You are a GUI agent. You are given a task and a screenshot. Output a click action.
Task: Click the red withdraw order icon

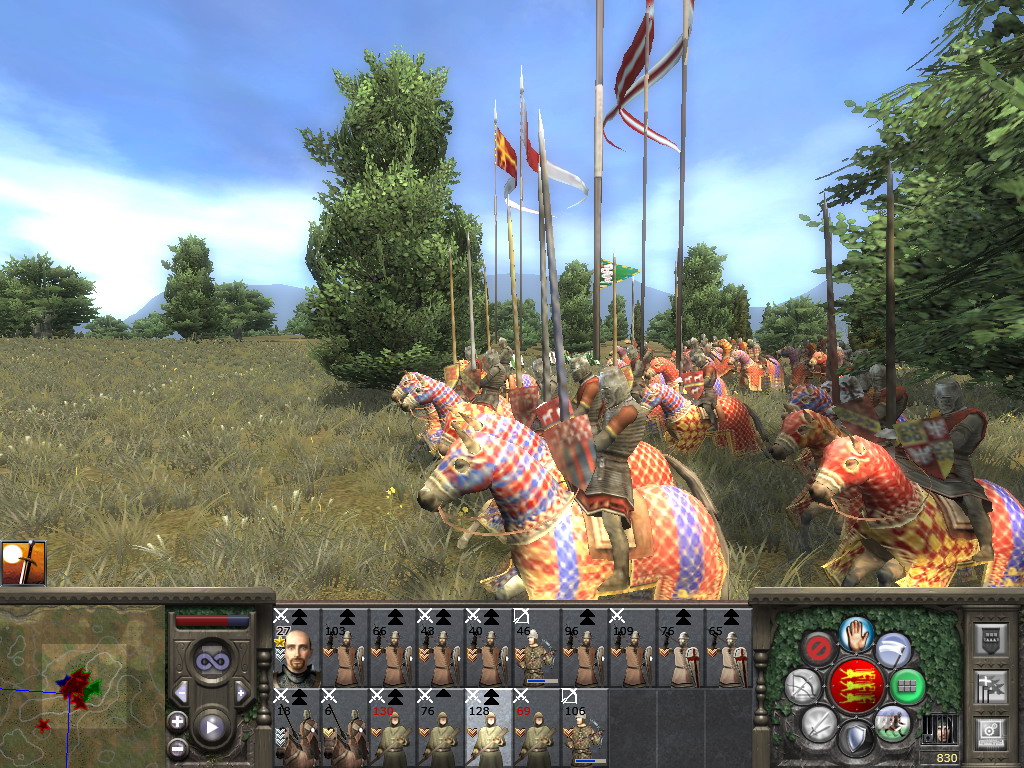tap(819, 648)
